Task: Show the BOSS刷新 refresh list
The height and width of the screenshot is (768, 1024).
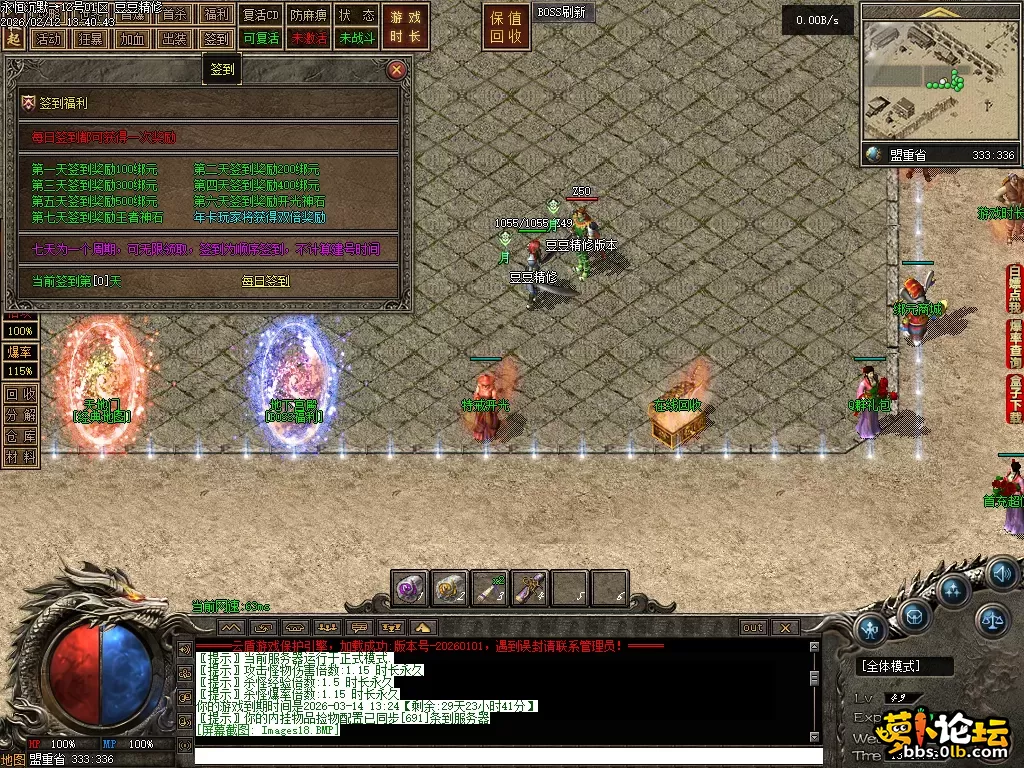Action: click(562, 13)
